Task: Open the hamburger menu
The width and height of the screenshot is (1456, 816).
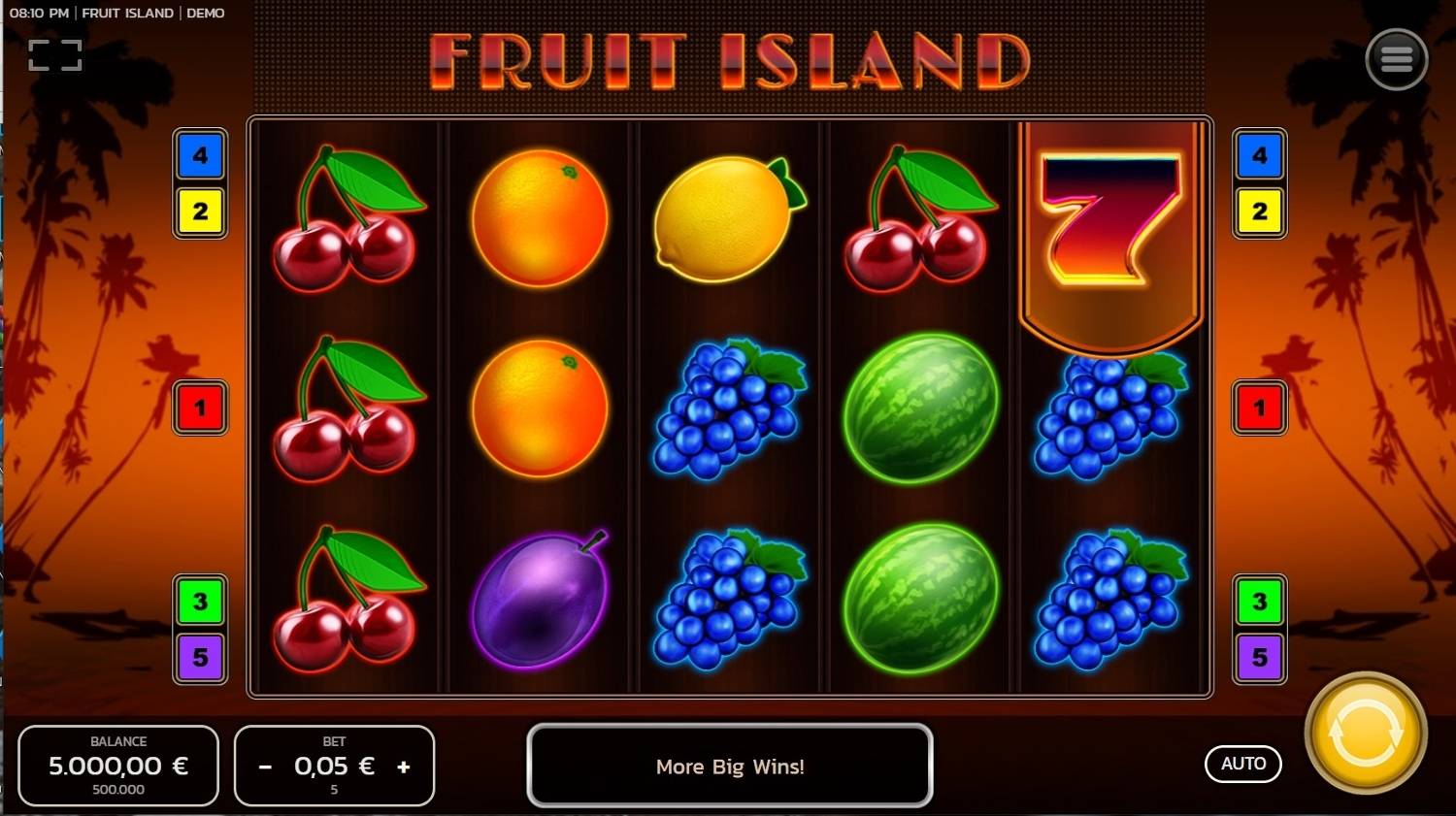Action: tap(1397, 58)
